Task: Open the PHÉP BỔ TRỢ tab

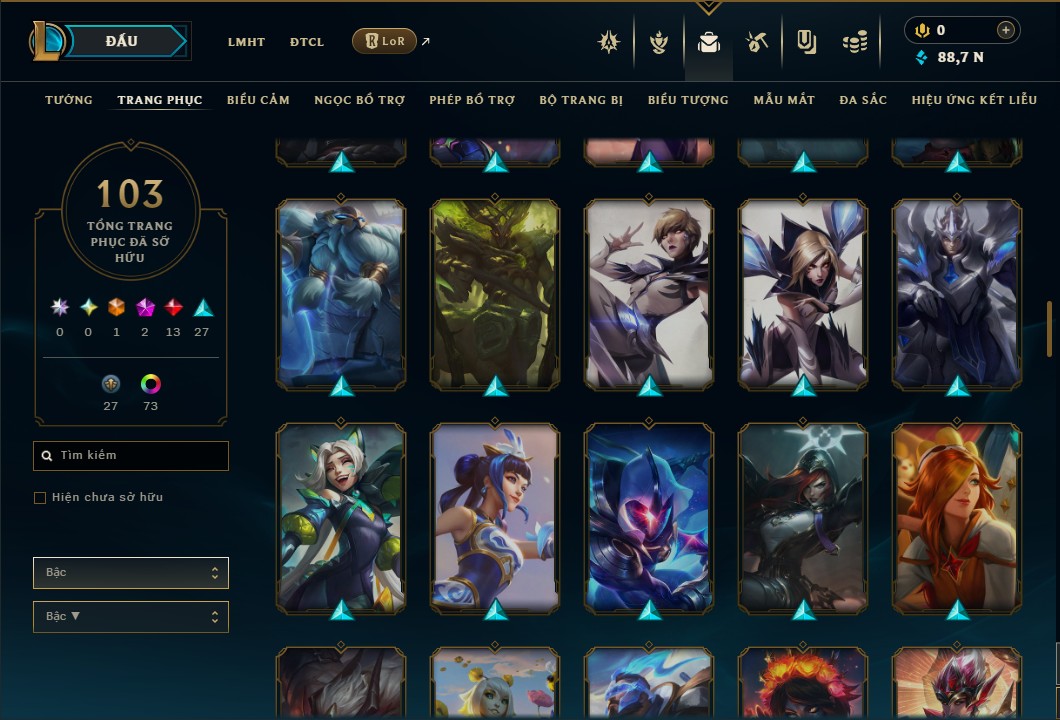Action: click(472, 100)
